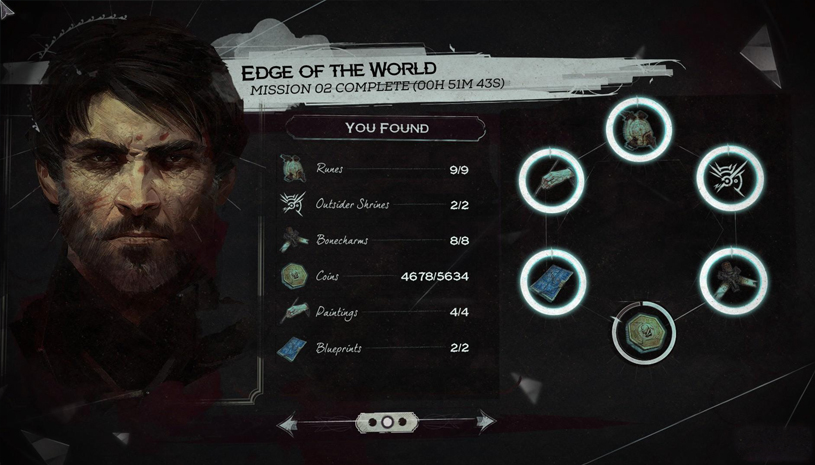
Task: Go to the previous stats page arrow
Action: pyautogui.click(x=287, y=424)
